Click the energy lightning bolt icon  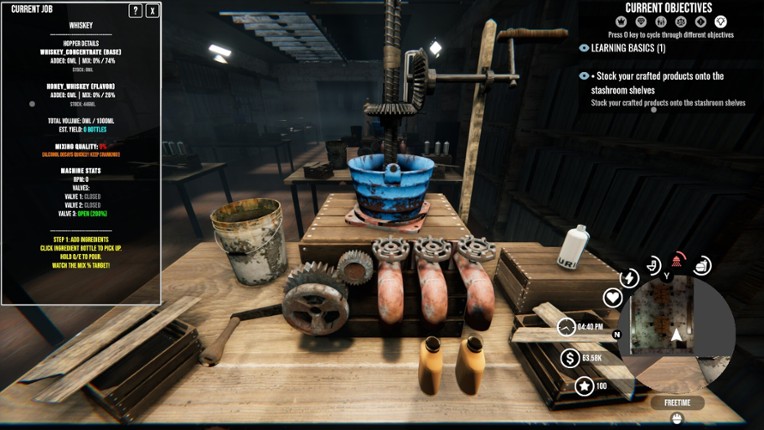click(x=629, y=278)
